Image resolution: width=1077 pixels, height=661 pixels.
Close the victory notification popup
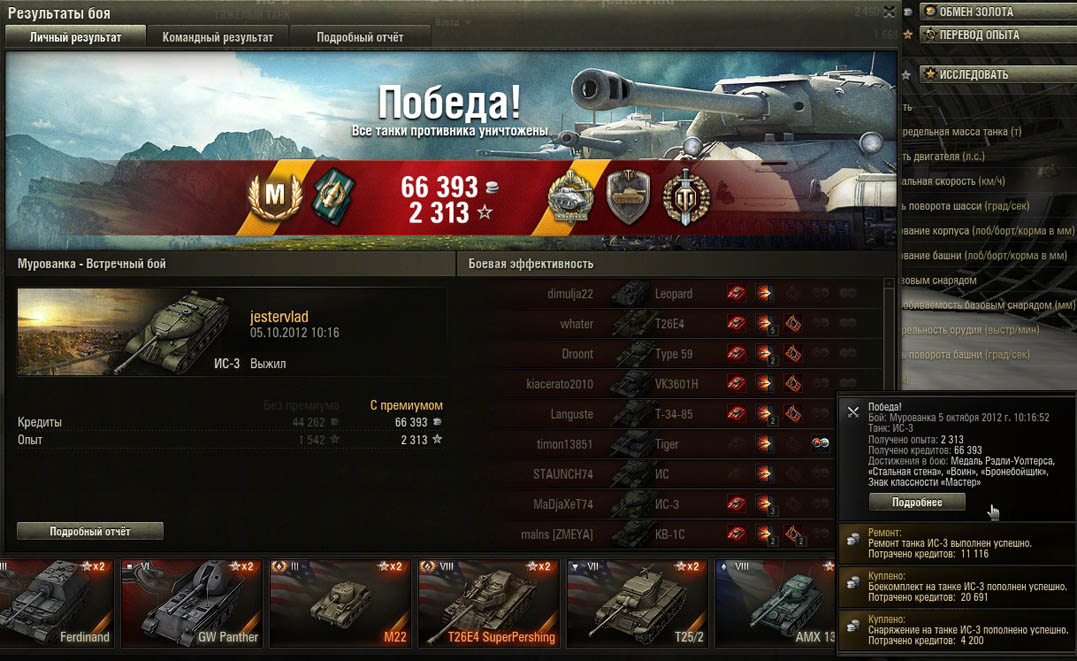(x=853, y=411)
